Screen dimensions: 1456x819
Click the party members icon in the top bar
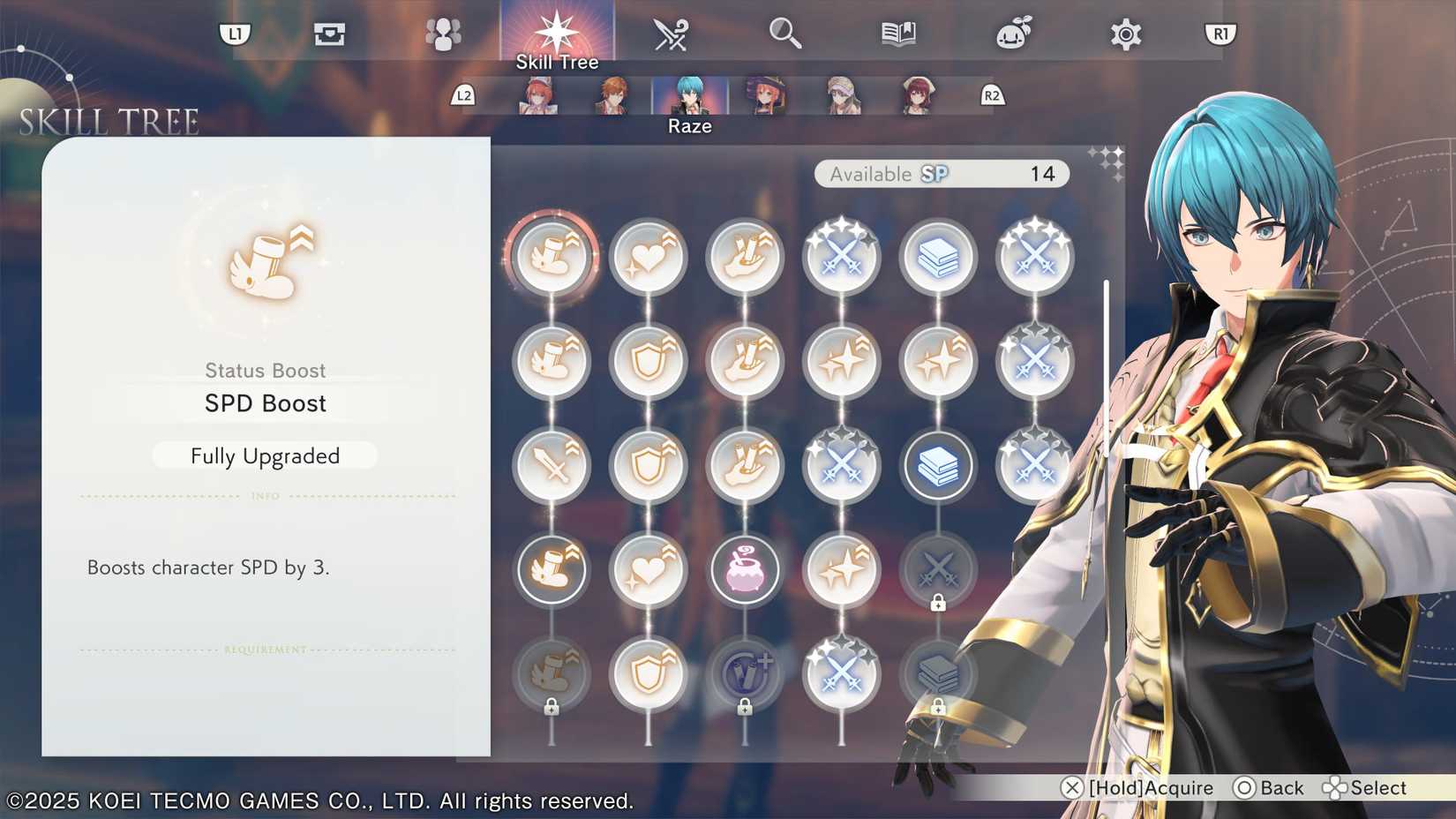(x=443, y=34)
